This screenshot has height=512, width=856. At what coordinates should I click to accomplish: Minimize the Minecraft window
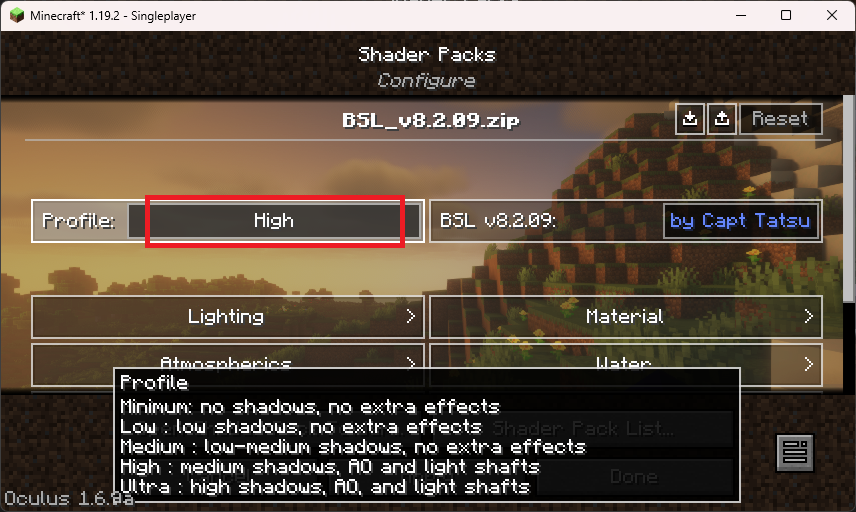(x=741, y=15)
